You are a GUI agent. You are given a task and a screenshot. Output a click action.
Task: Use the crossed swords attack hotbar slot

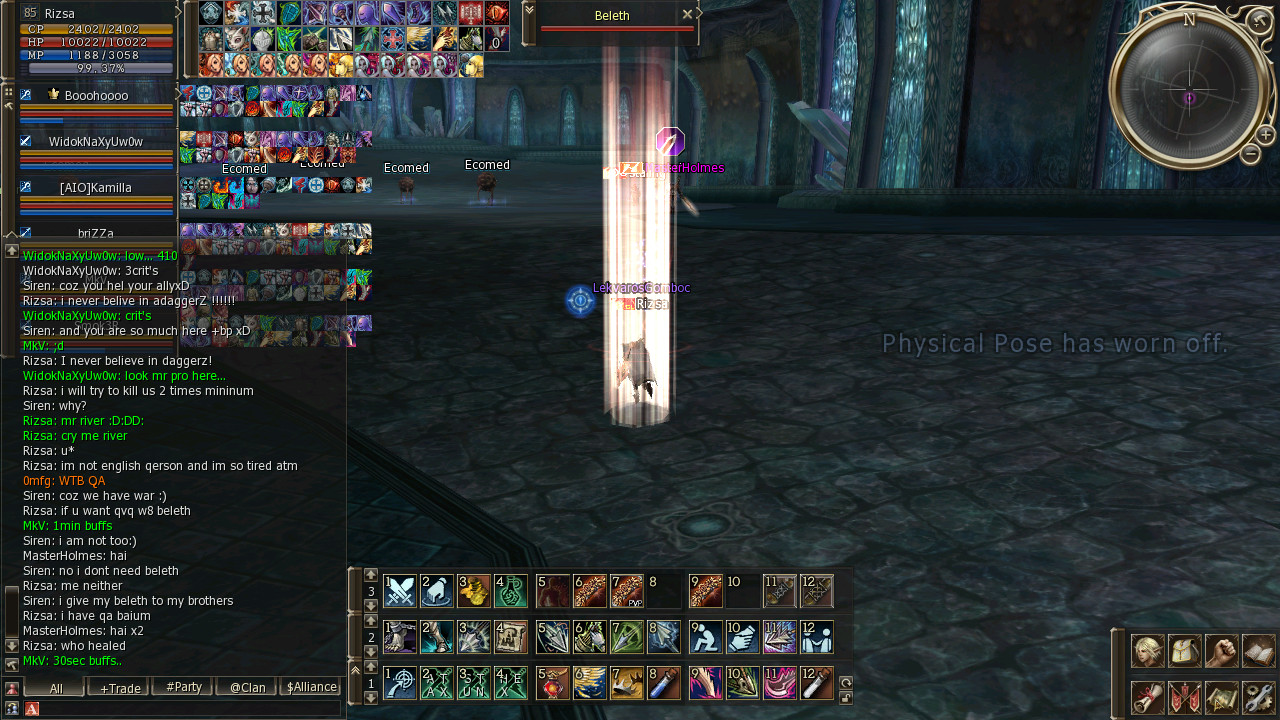tap(400, 591)
